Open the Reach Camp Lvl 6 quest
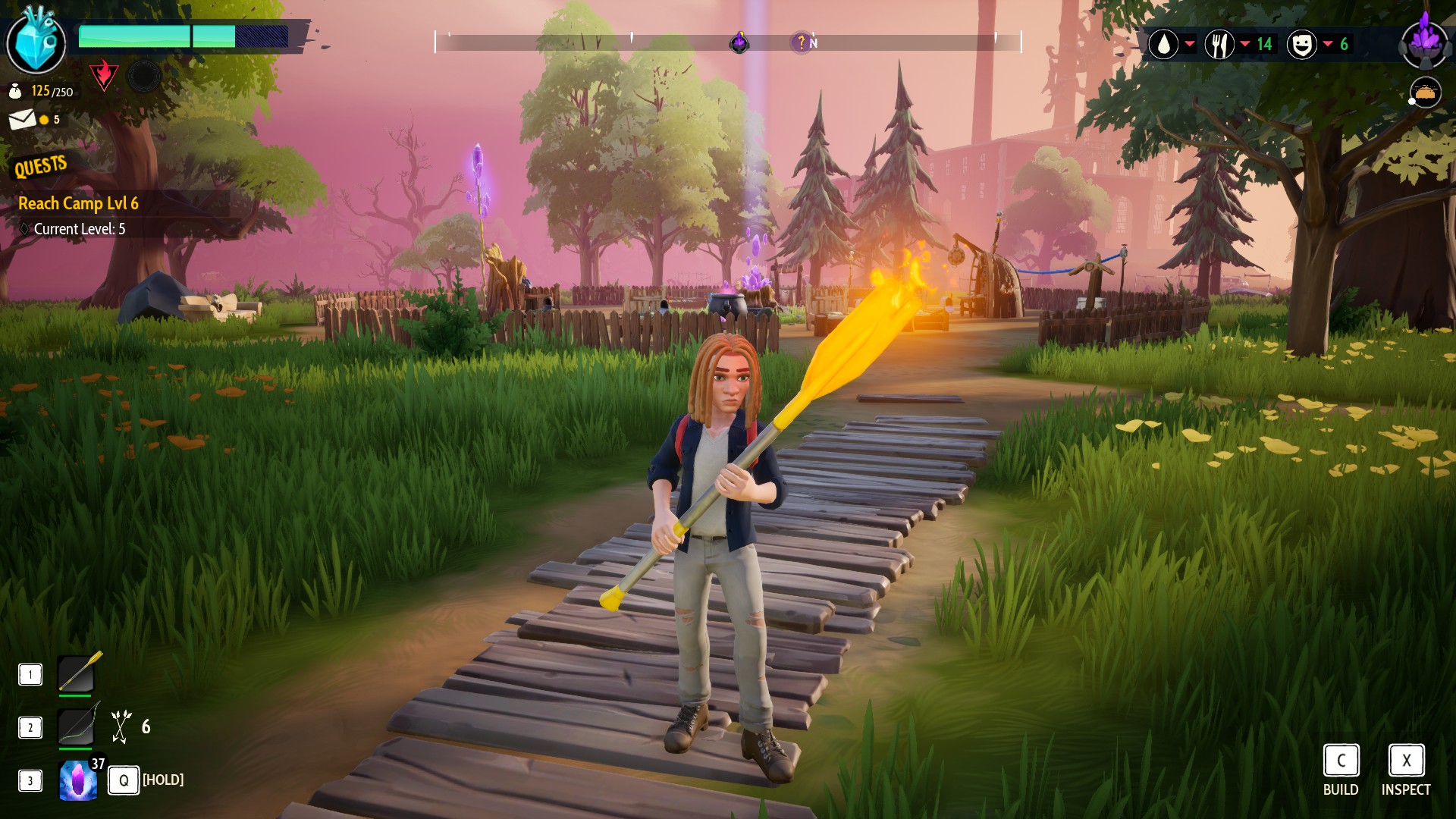The height and width of the screenshot is (819, 1456). point(78,203)
